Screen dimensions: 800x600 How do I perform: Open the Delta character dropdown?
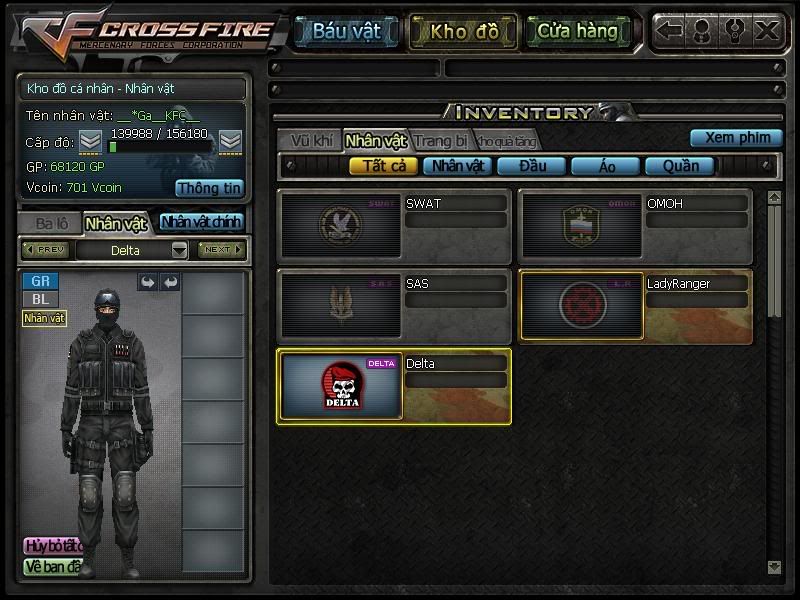coord(179,250)
